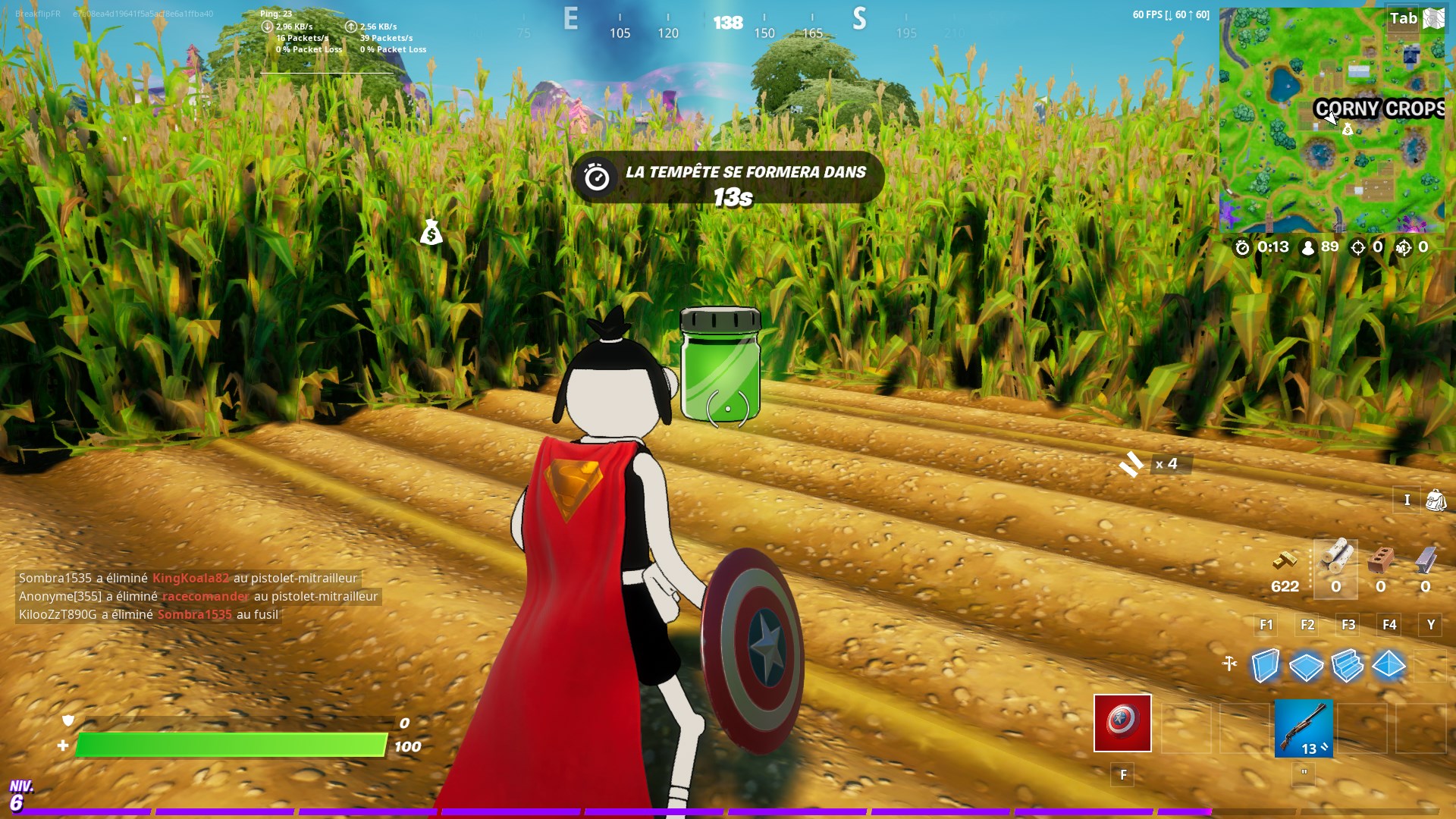Select the roof build piece icon
1456x819 pixels.
point(1388,666)
